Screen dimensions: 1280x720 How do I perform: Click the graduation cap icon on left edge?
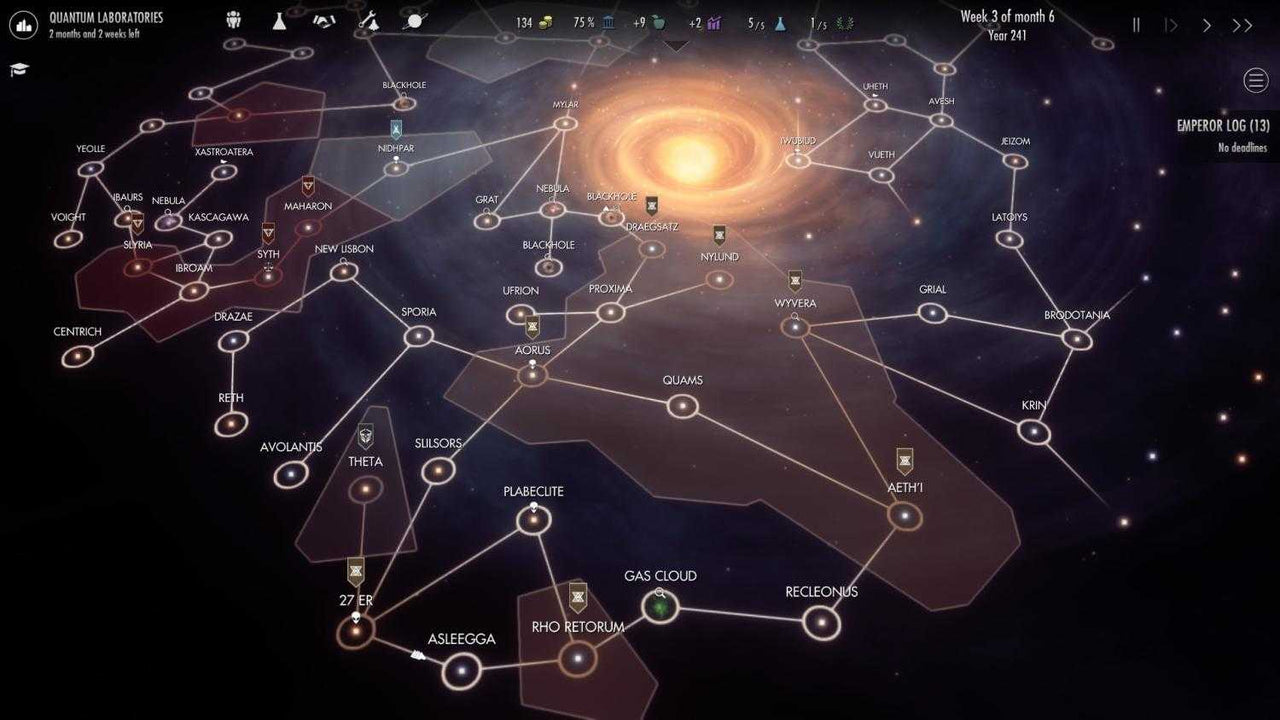click(18, 70)
